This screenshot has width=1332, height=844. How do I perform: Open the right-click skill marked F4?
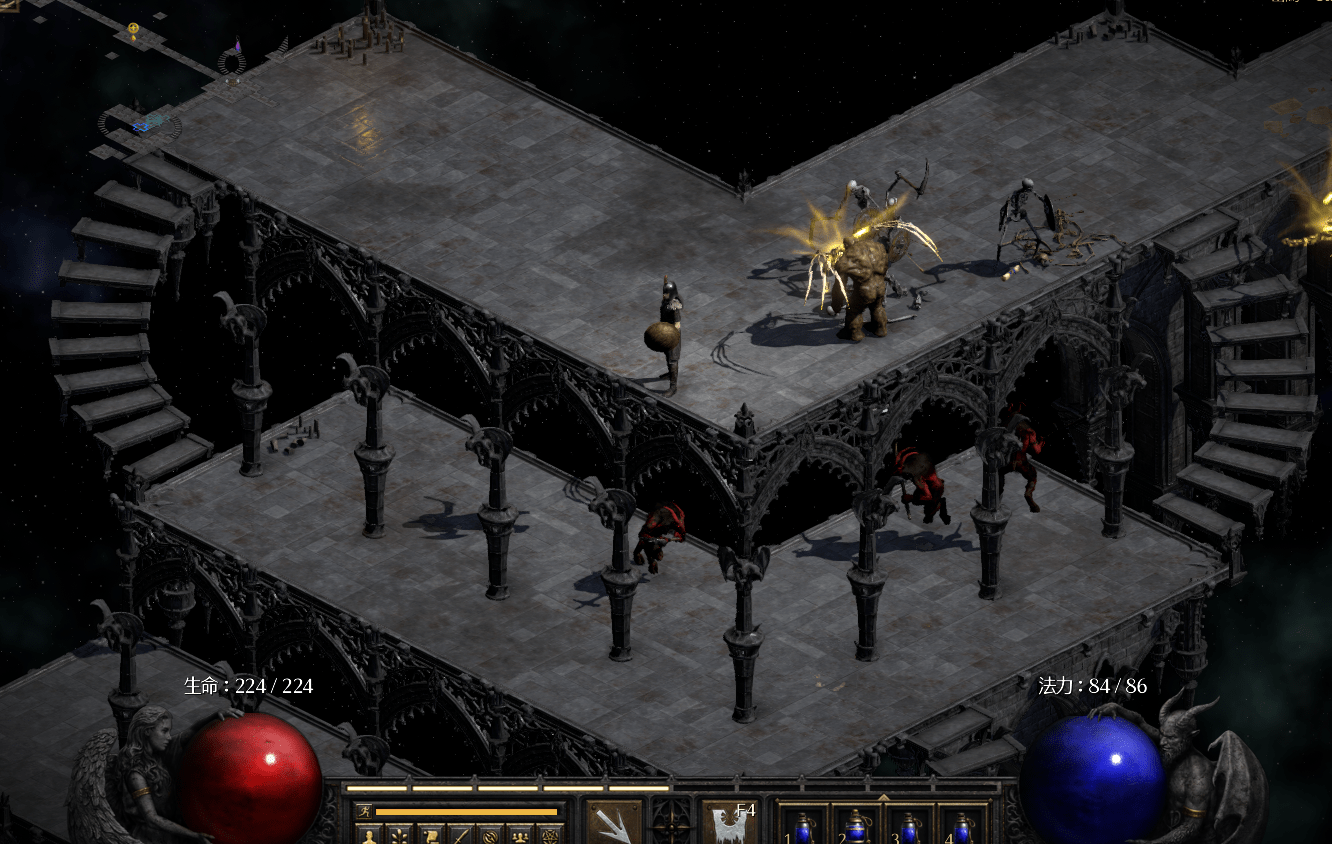pyautogui.click(x=729, y=823)
